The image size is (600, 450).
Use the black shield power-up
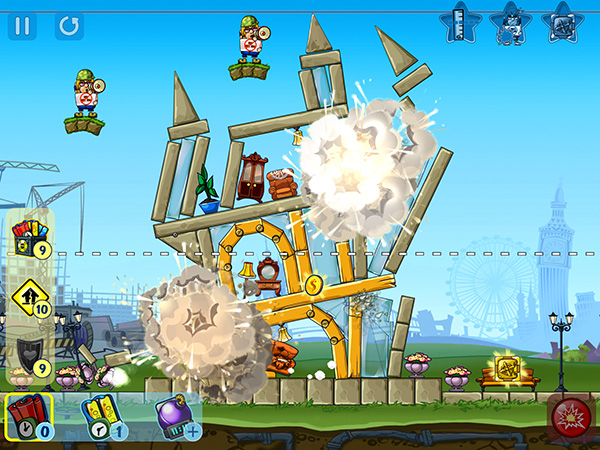pos(29,356)
